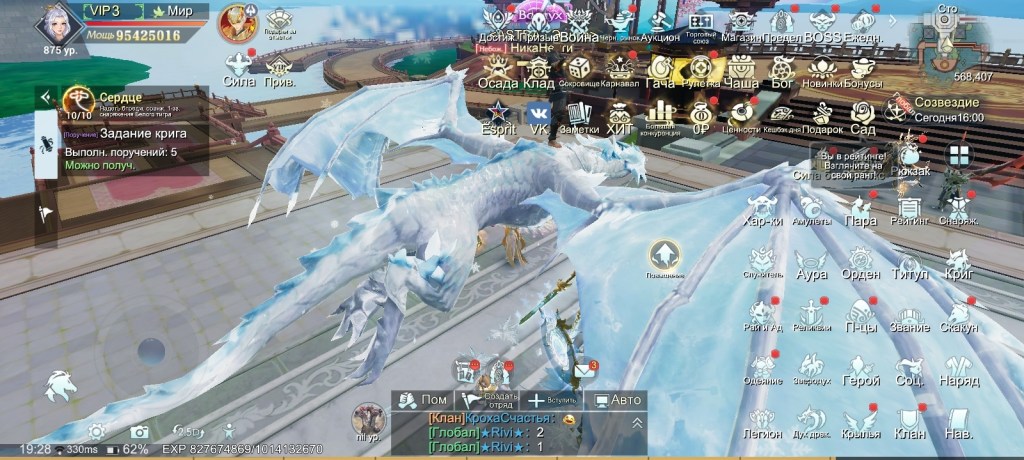Open the BOSS menu

(x=822, y=24)
